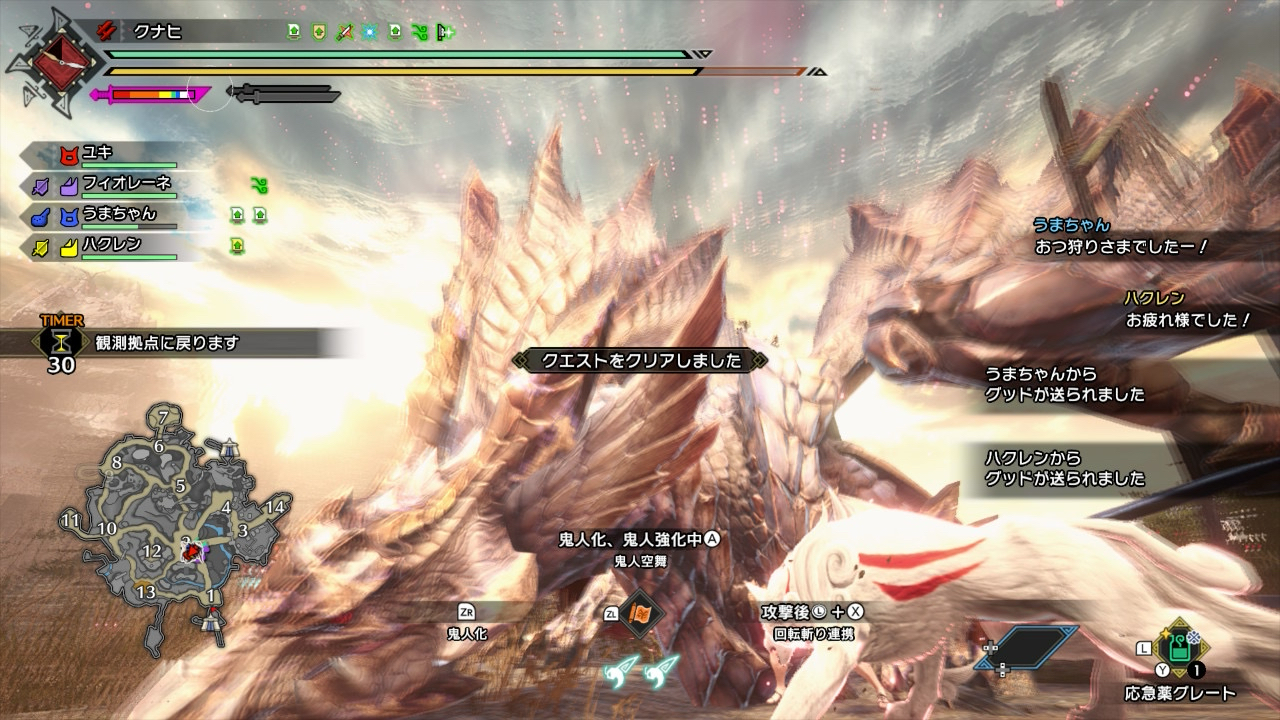
Task: Activate the orange wirebug skill icon
Action: tap(638, 612)
